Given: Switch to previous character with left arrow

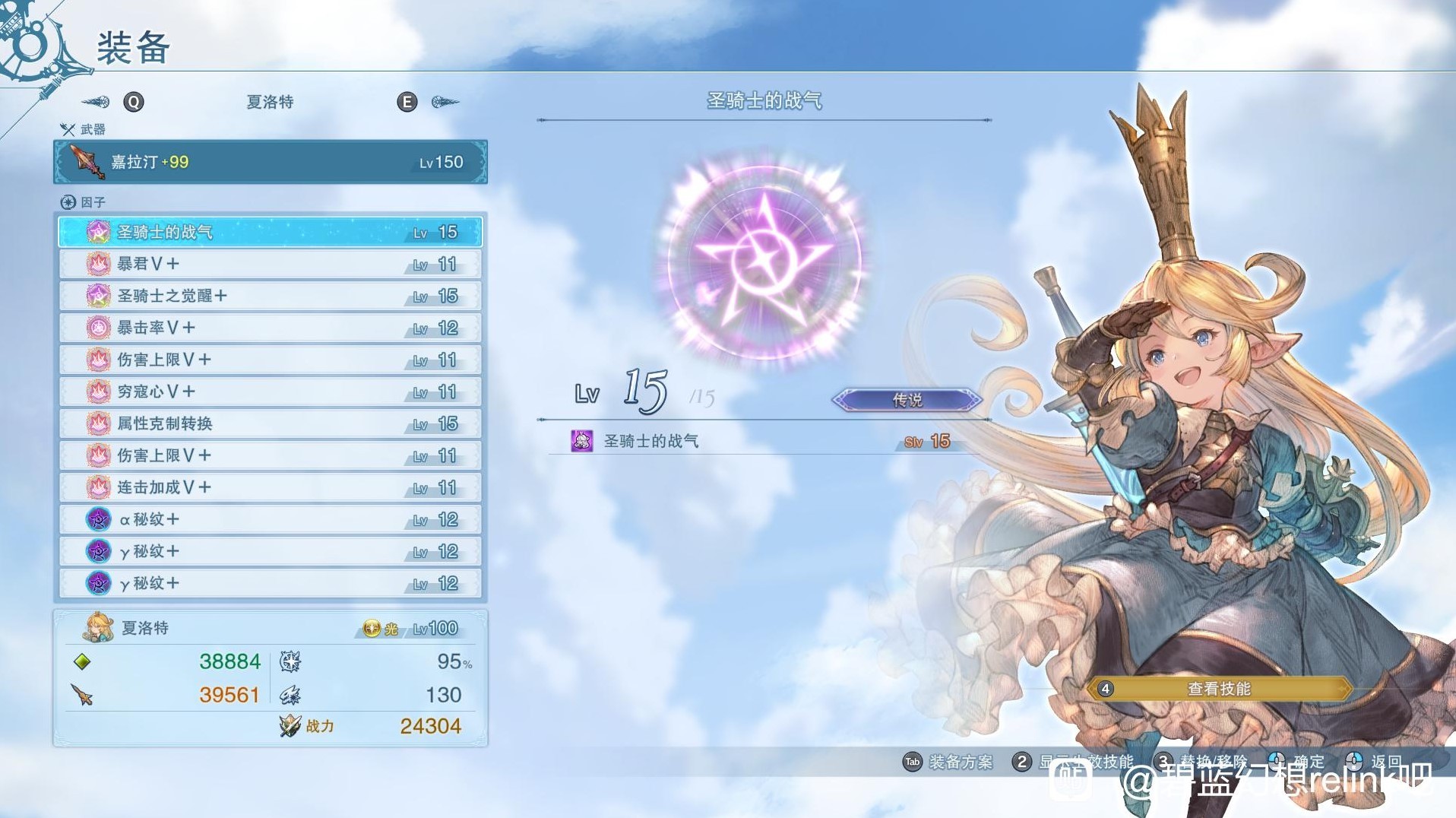Looking at the screenshot, I should (97, 102).
